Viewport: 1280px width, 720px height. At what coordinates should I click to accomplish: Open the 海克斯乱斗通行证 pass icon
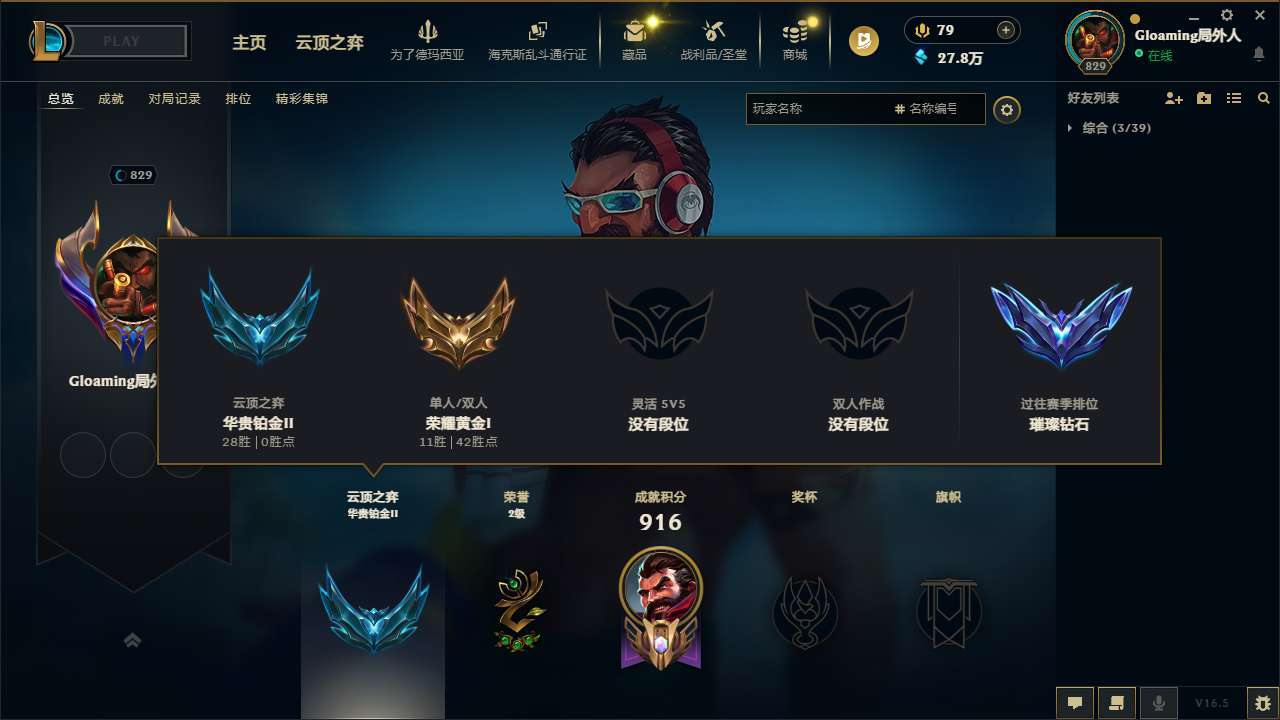tap(537, 40)
